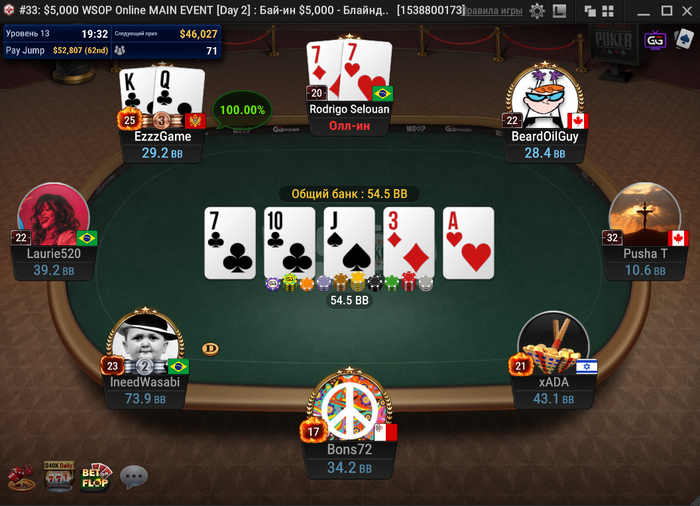
Task: Open the GG TV icon
Action: point(656,40)
